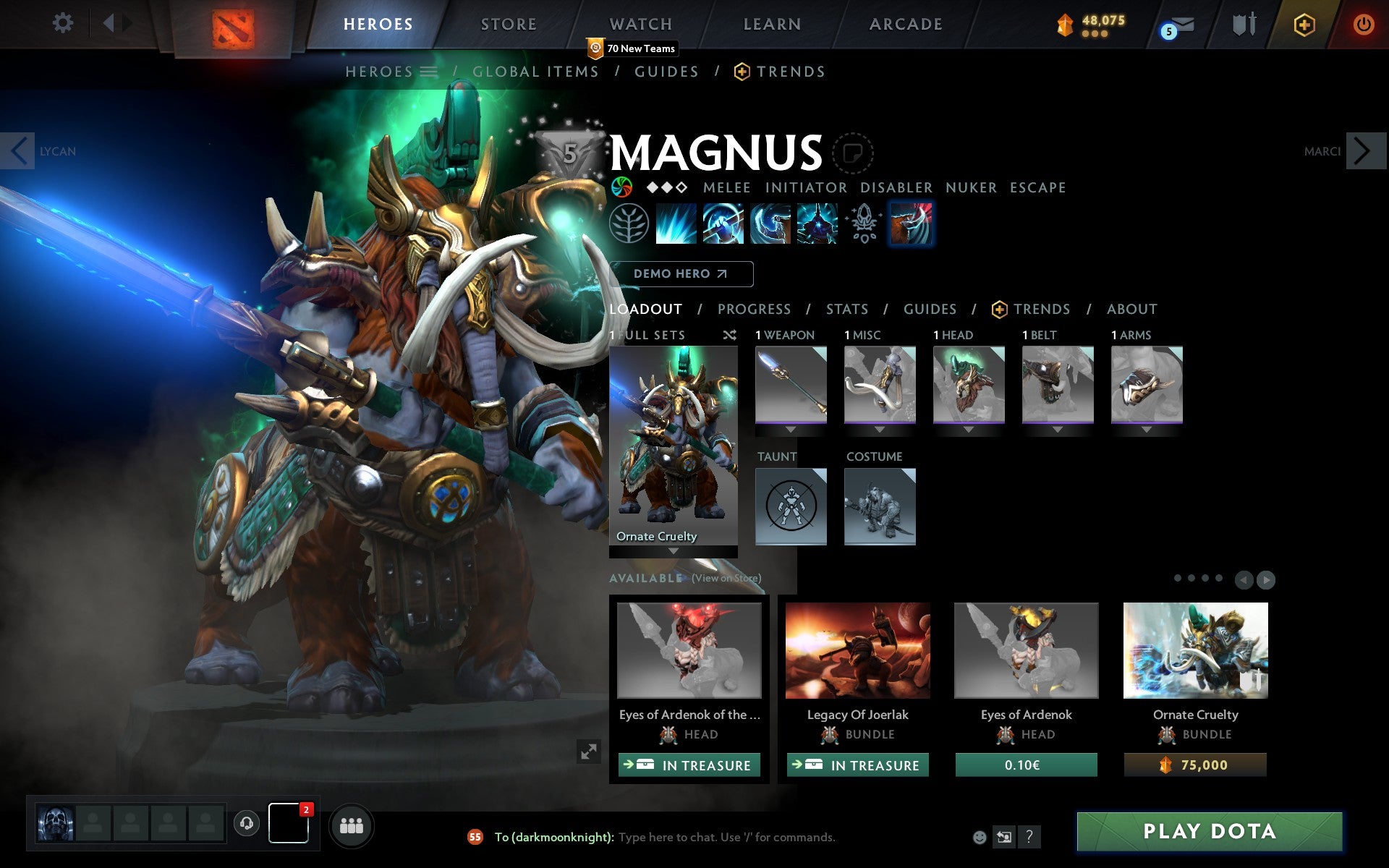Viewport: 1389px width, 868px height.
Task: Open the Progress tab for Magnus
Action: click(x=754, y=310)
